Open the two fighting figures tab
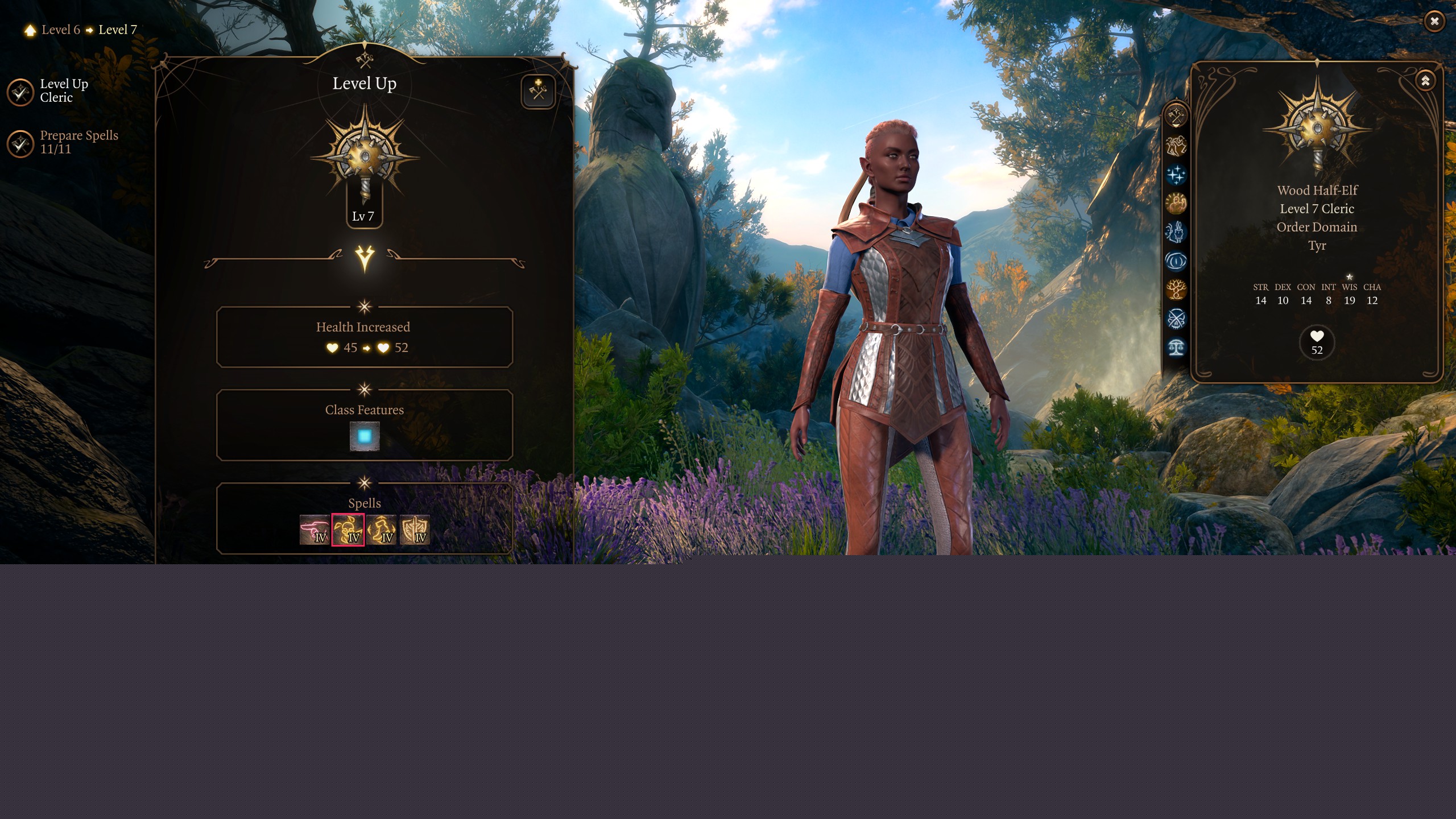The height and width of the screenshot is (819, 1456). tap(1176, 146)
